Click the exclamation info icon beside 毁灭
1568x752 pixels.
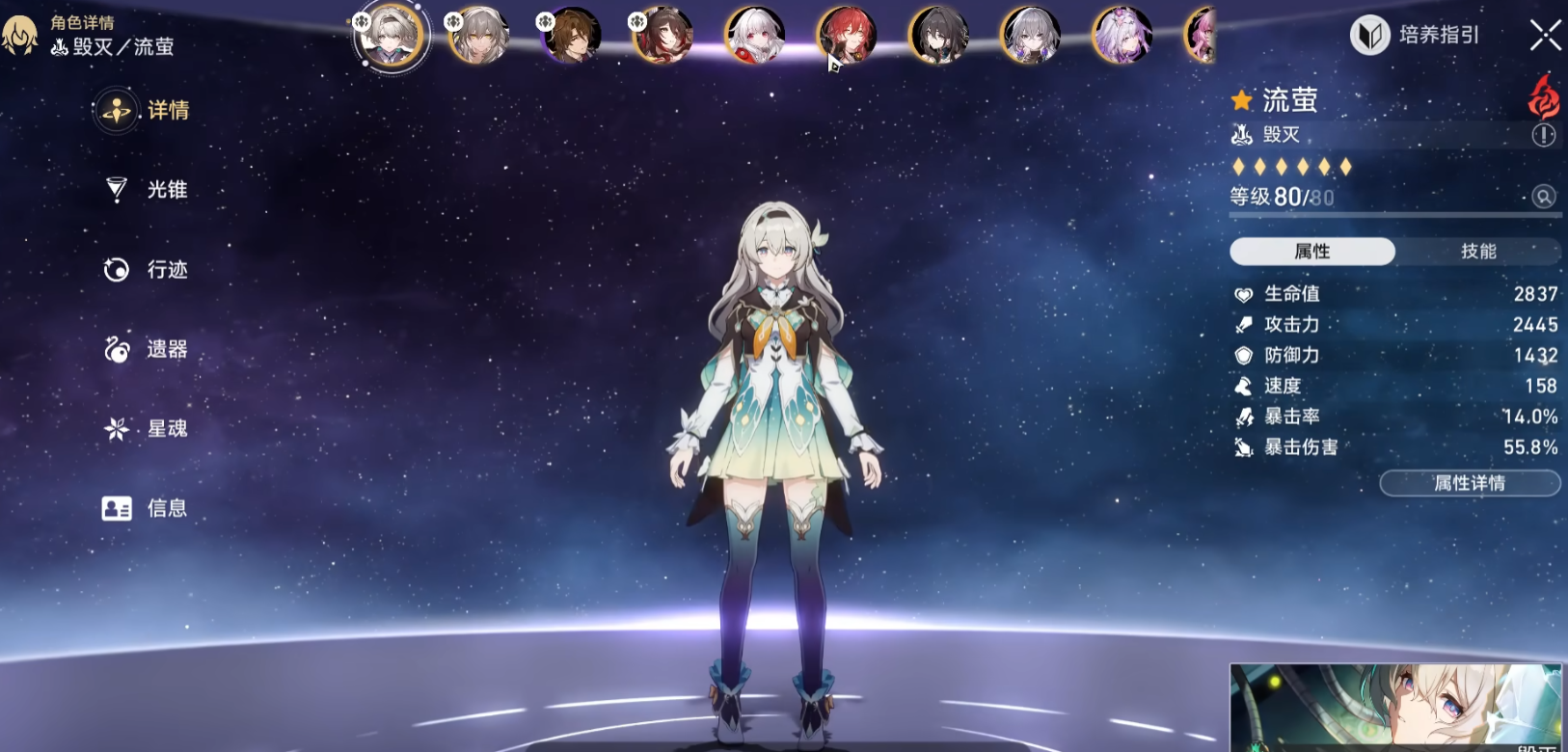coord(1543,136)
